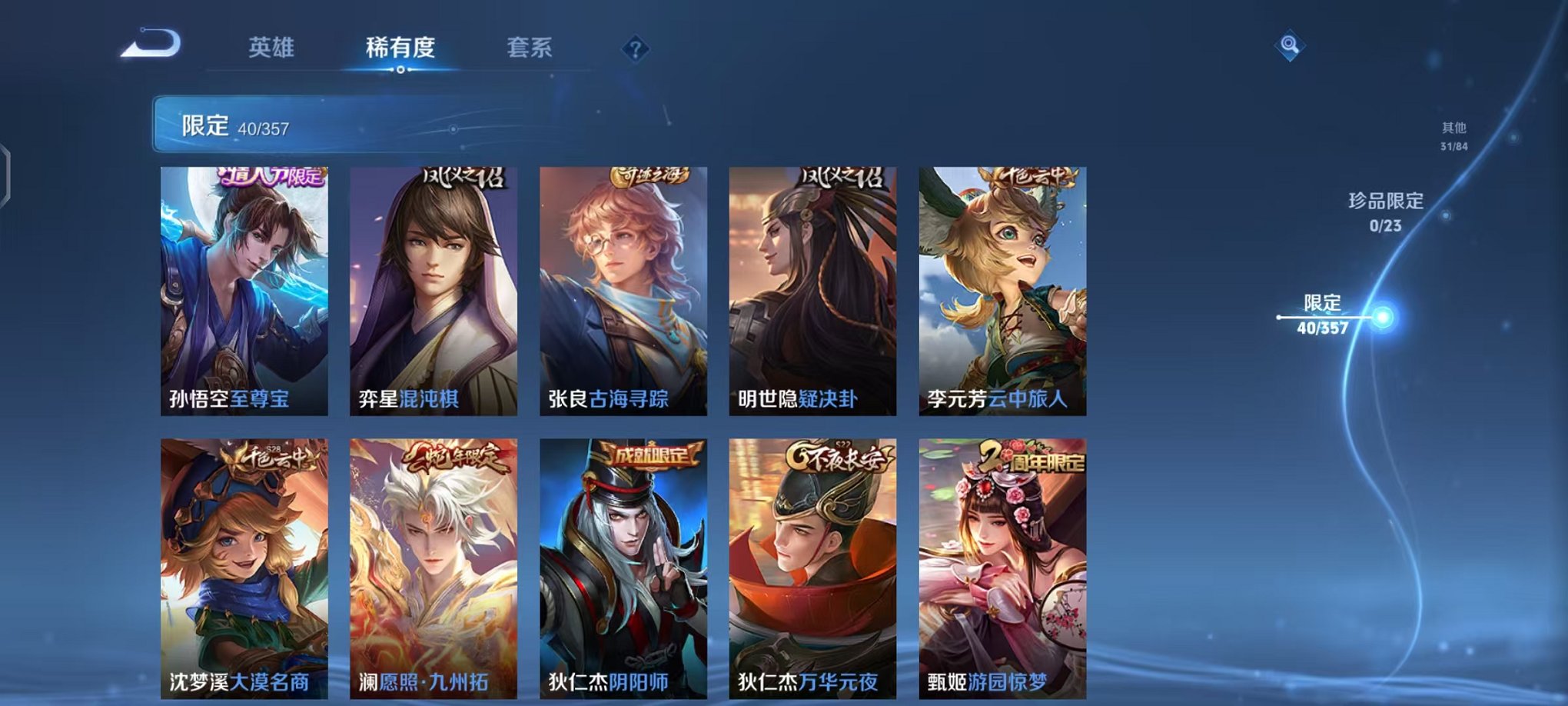The width and height of the screenshot is (1568, 706).
Task: Stay on the 稀有度 tab
Action: [x=400, y=48]
